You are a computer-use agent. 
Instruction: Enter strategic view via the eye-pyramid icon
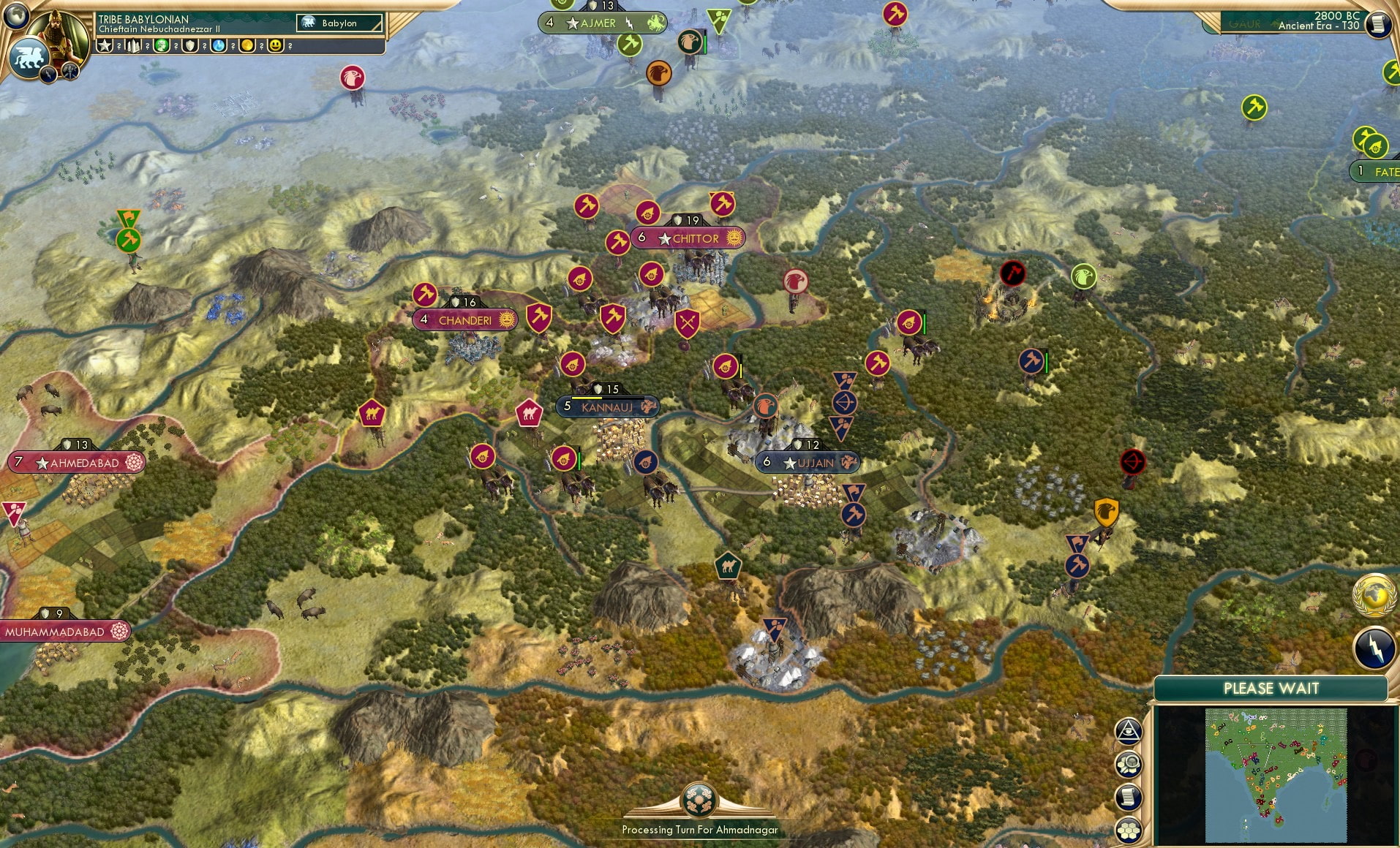click(x=1130, y=731)
